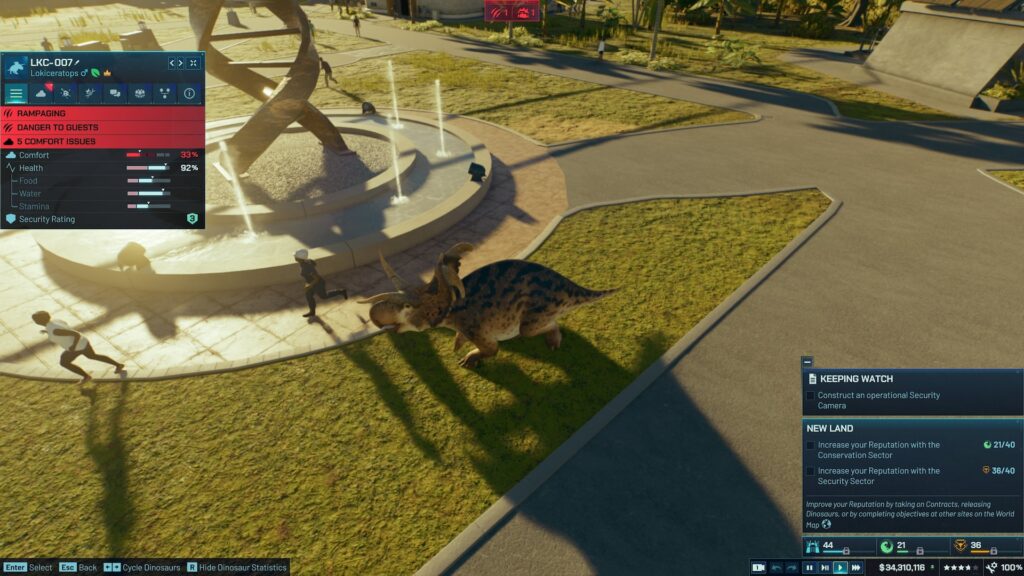Open the overview list tab

[16, 94]
